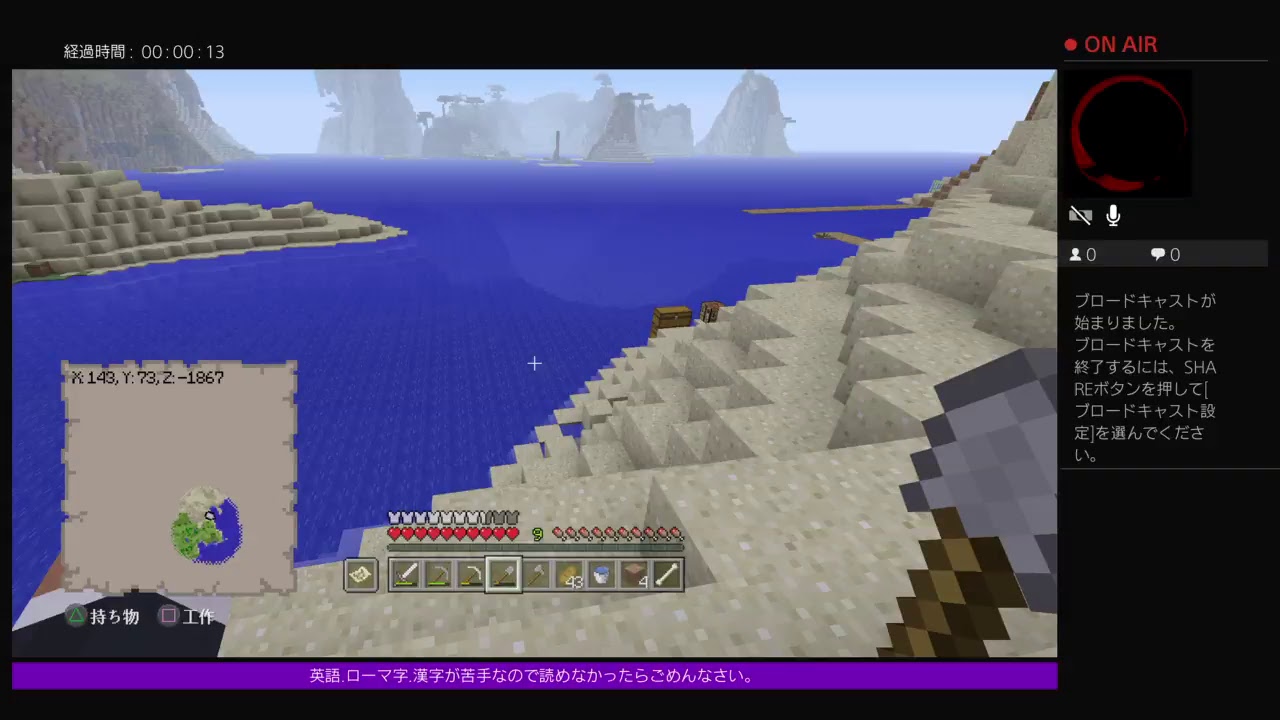Image resolution: width=1280 pixels, height=720 pixels.
Task: Select the currently highlighted shovel slot
Action: click(x=504, y=574)
